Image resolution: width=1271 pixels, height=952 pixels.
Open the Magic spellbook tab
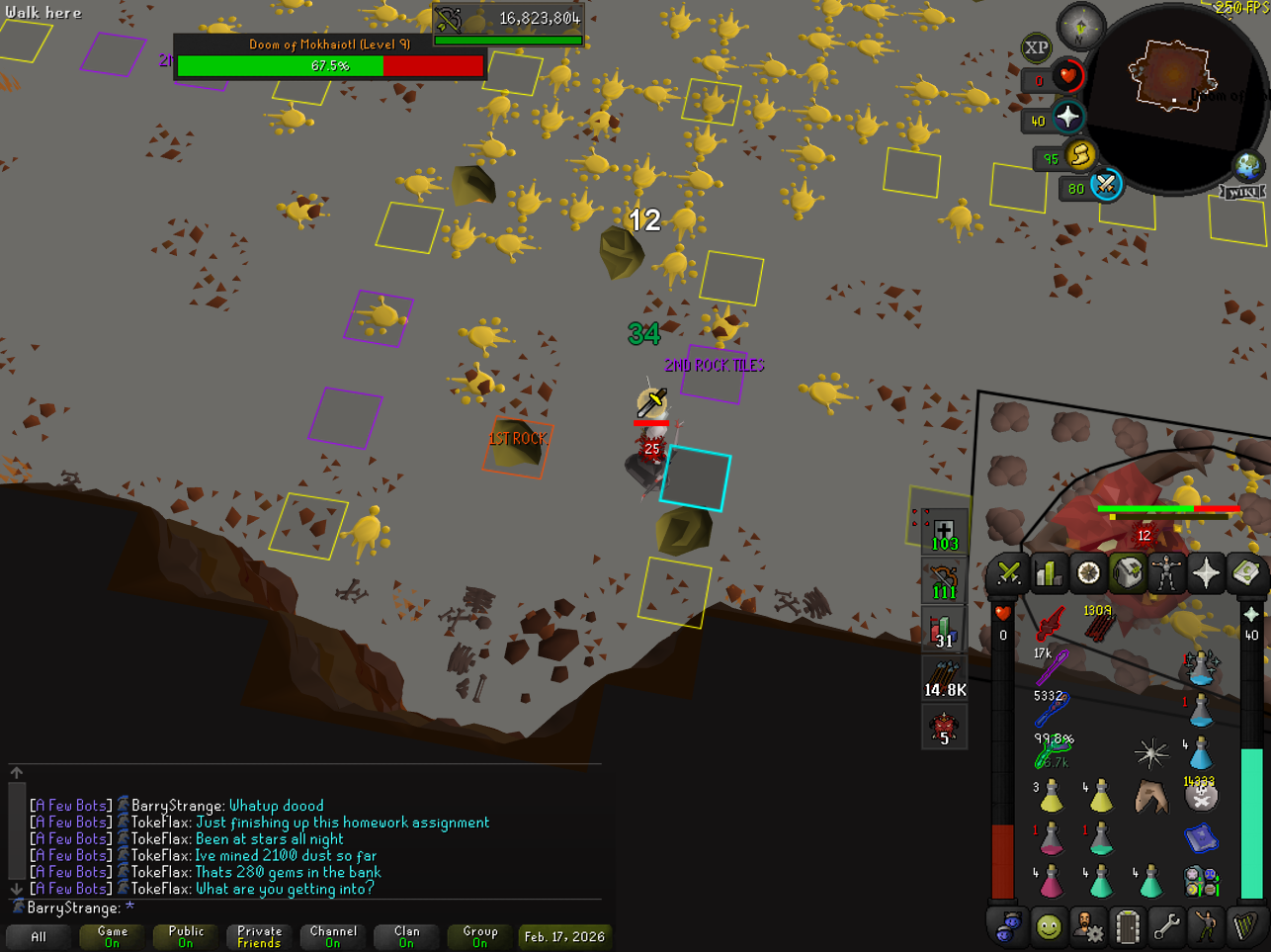1245,573
